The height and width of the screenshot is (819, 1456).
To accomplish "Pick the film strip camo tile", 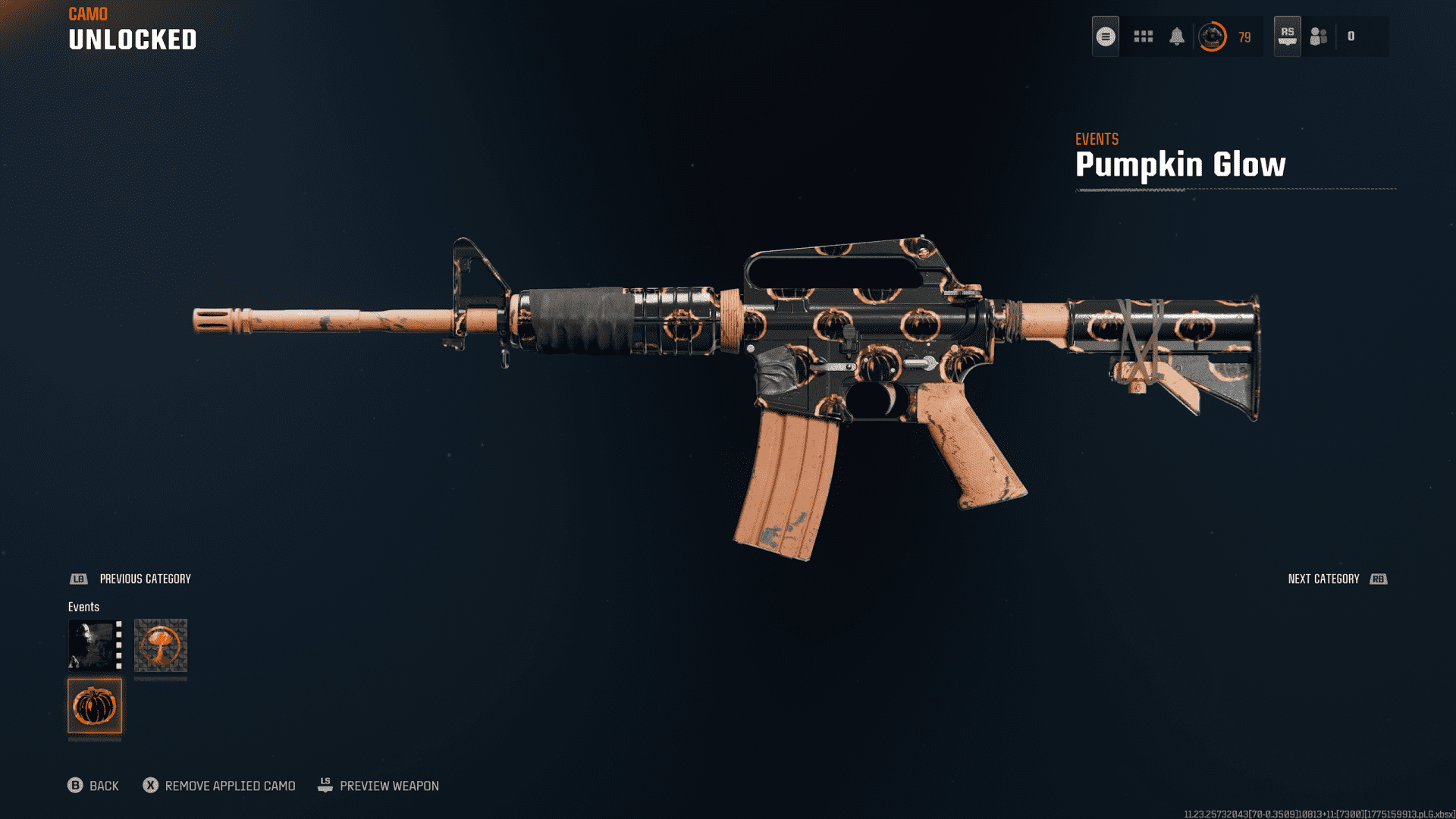I will click(x=95, y=645).
